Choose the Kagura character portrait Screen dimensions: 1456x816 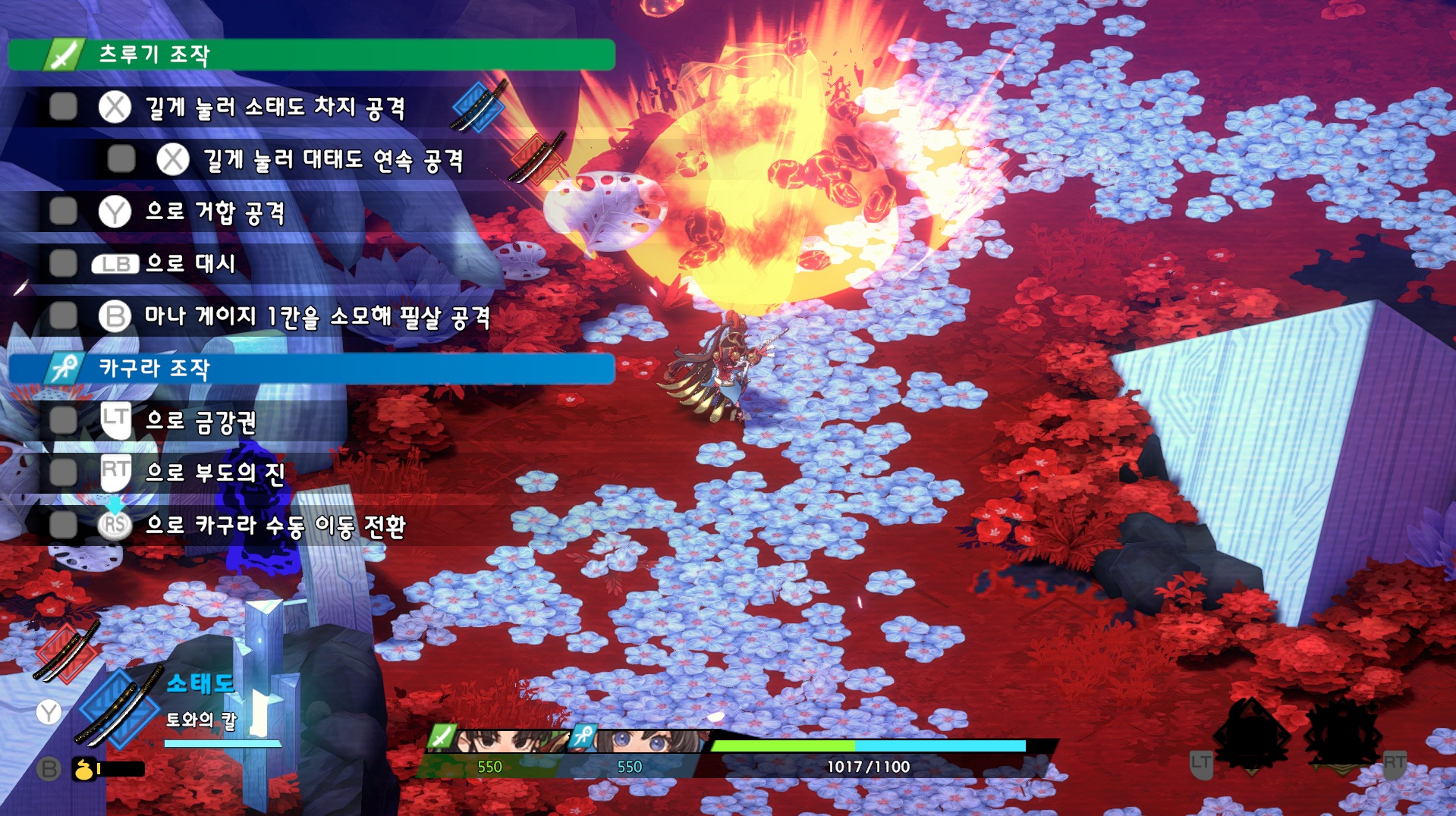point(649,741)
